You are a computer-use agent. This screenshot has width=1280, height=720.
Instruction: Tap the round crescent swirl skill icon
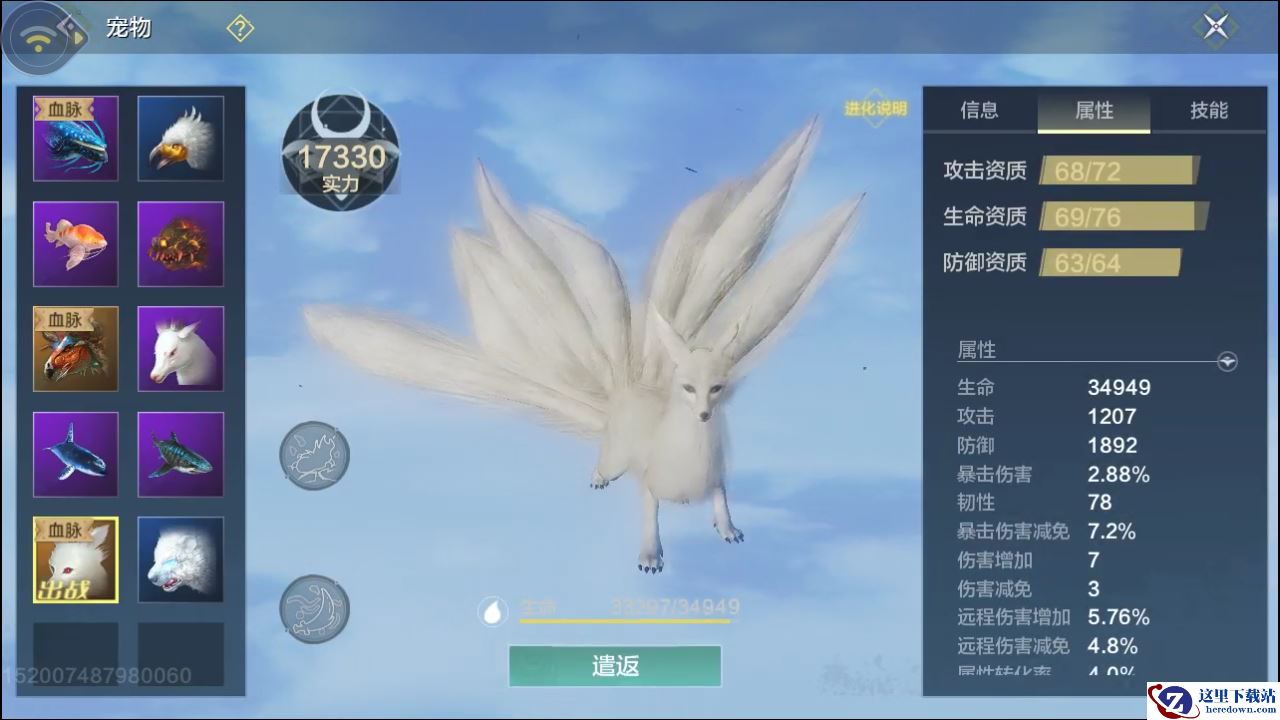[314, 609]
